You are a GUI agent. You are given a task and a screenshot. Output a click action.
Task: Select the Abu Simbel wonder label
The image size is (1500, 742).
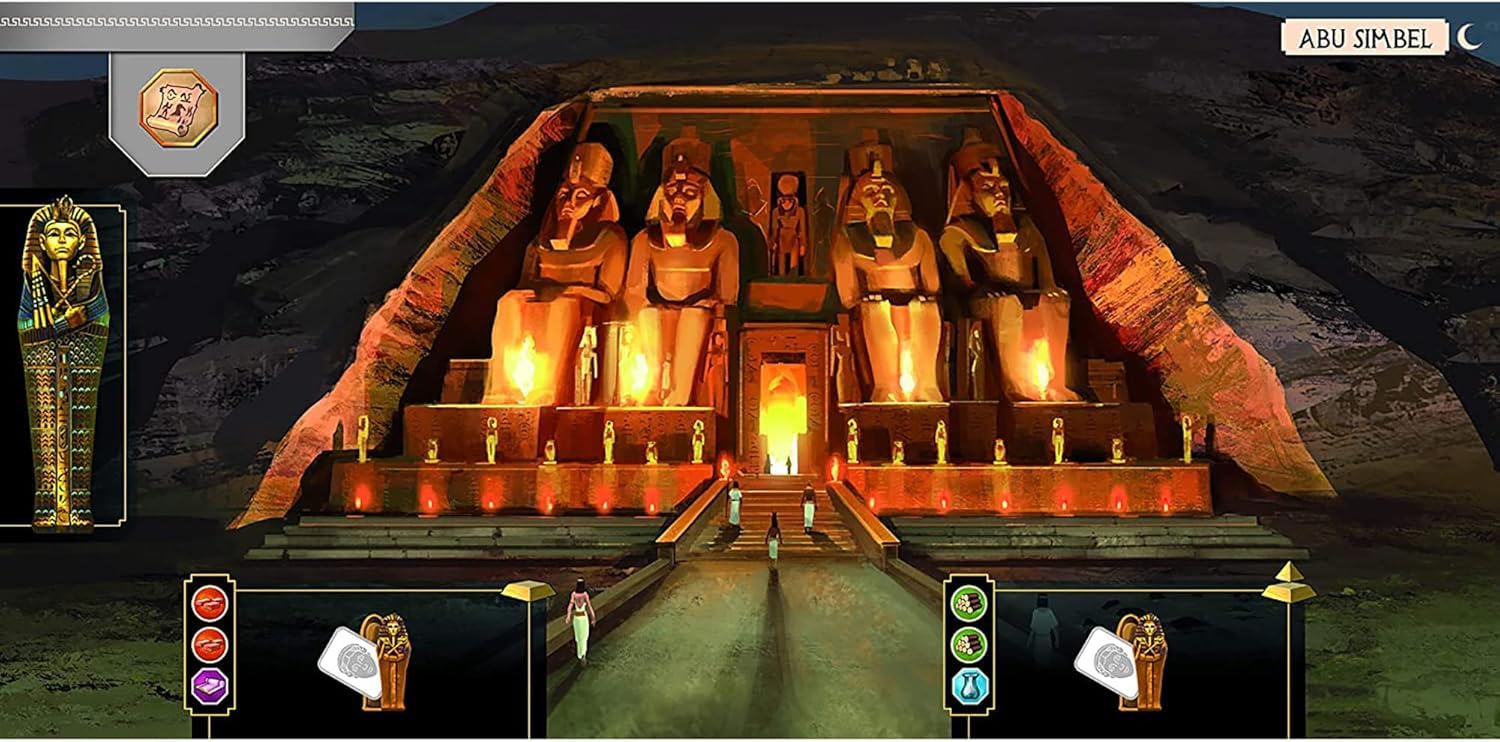pyautogui.click(x=1364, y=38)
